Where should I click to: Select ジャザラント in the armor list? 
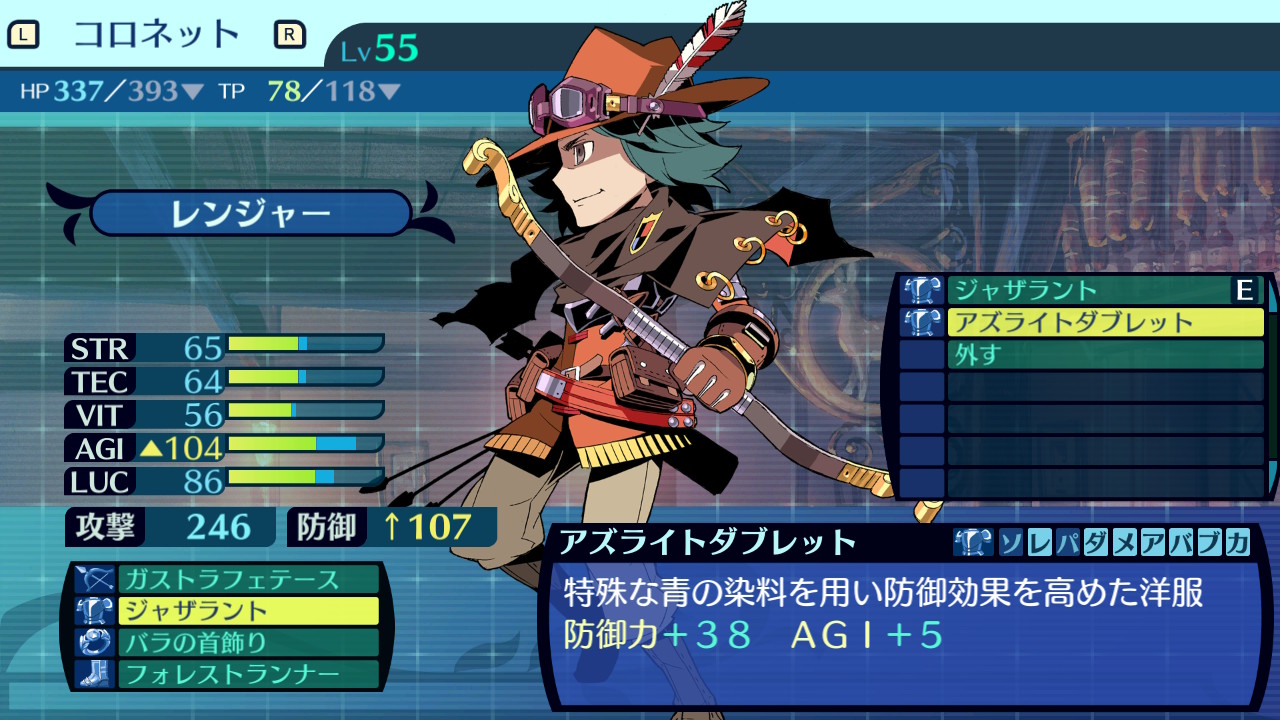pyautogui.click(x=1088, y=291)
